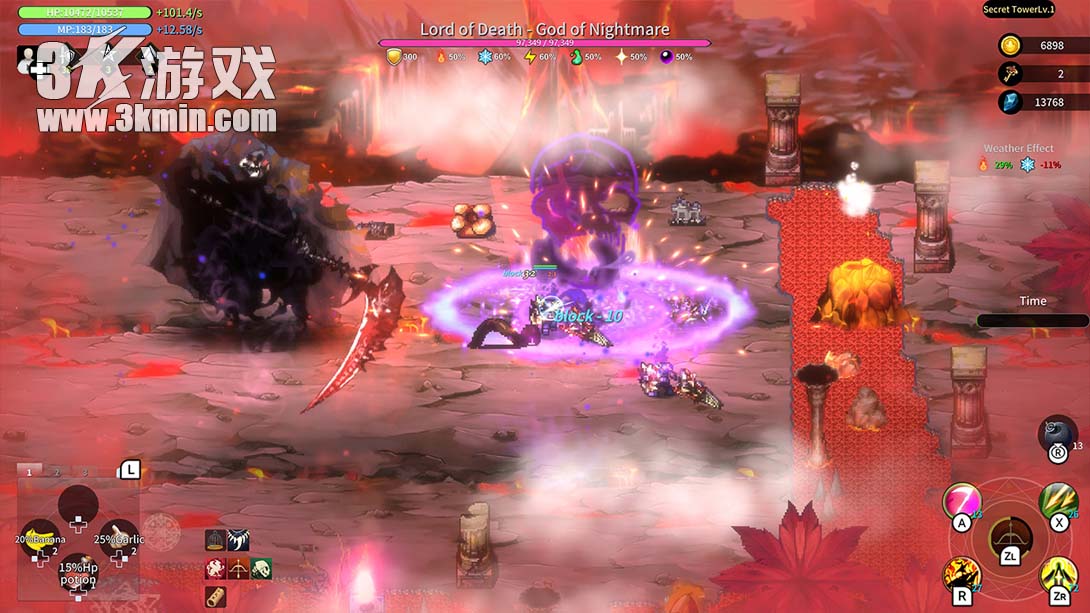1090x613 pixels.
Task: Activate the fiery explosion skill
Action: click(962, 576)
